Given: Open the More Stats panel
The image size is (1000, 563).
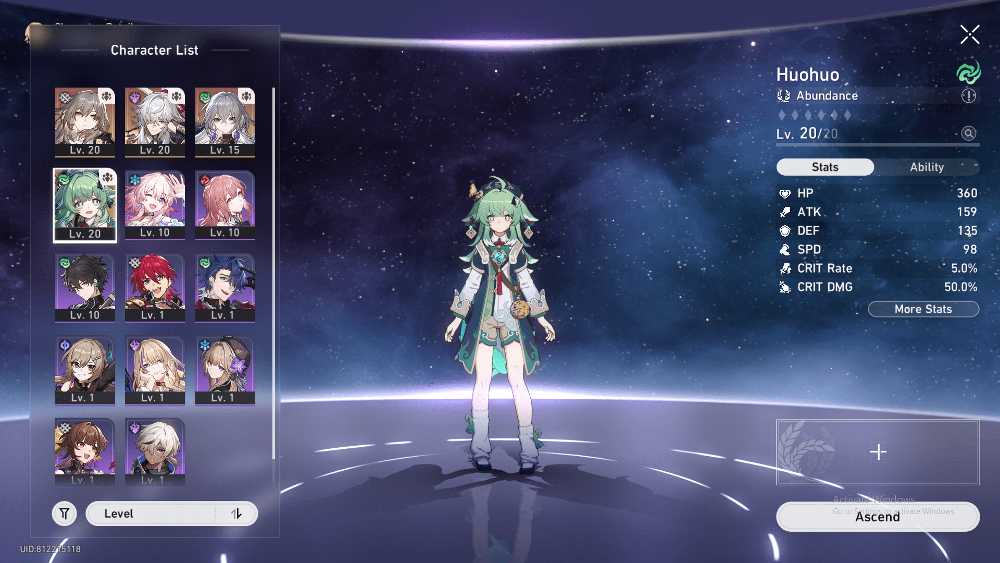Looking at the screenshot, I should coord(923,309).
